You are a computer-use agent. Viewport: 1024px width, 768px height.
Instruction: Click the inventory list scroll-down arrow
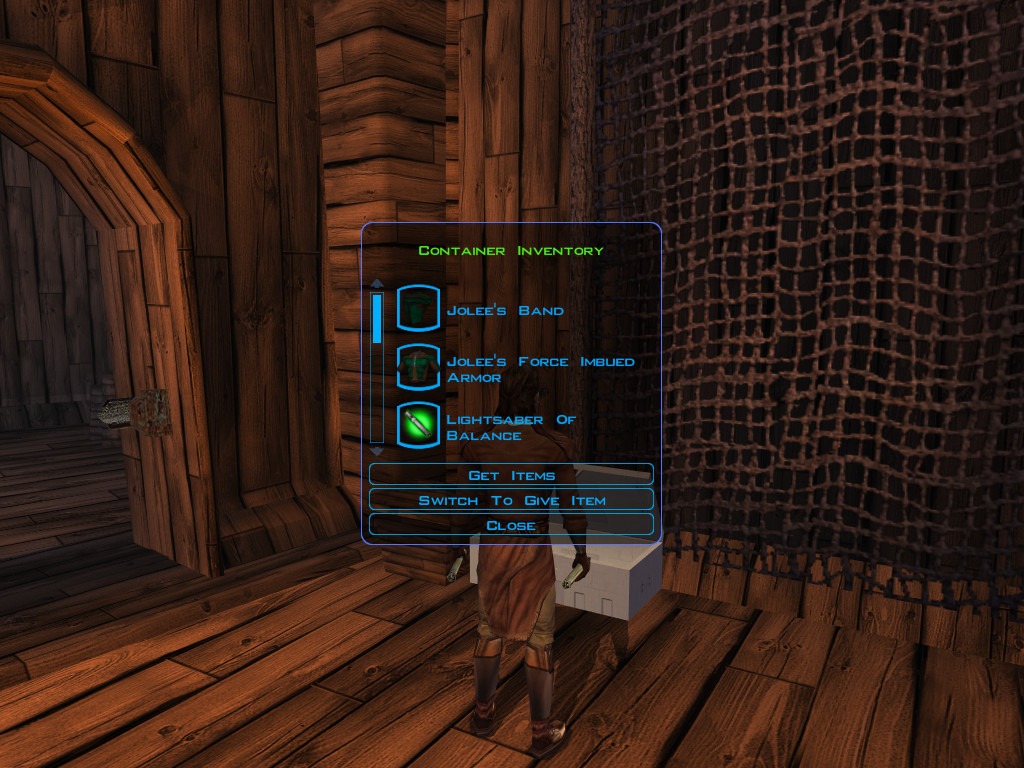coord(377,451)
